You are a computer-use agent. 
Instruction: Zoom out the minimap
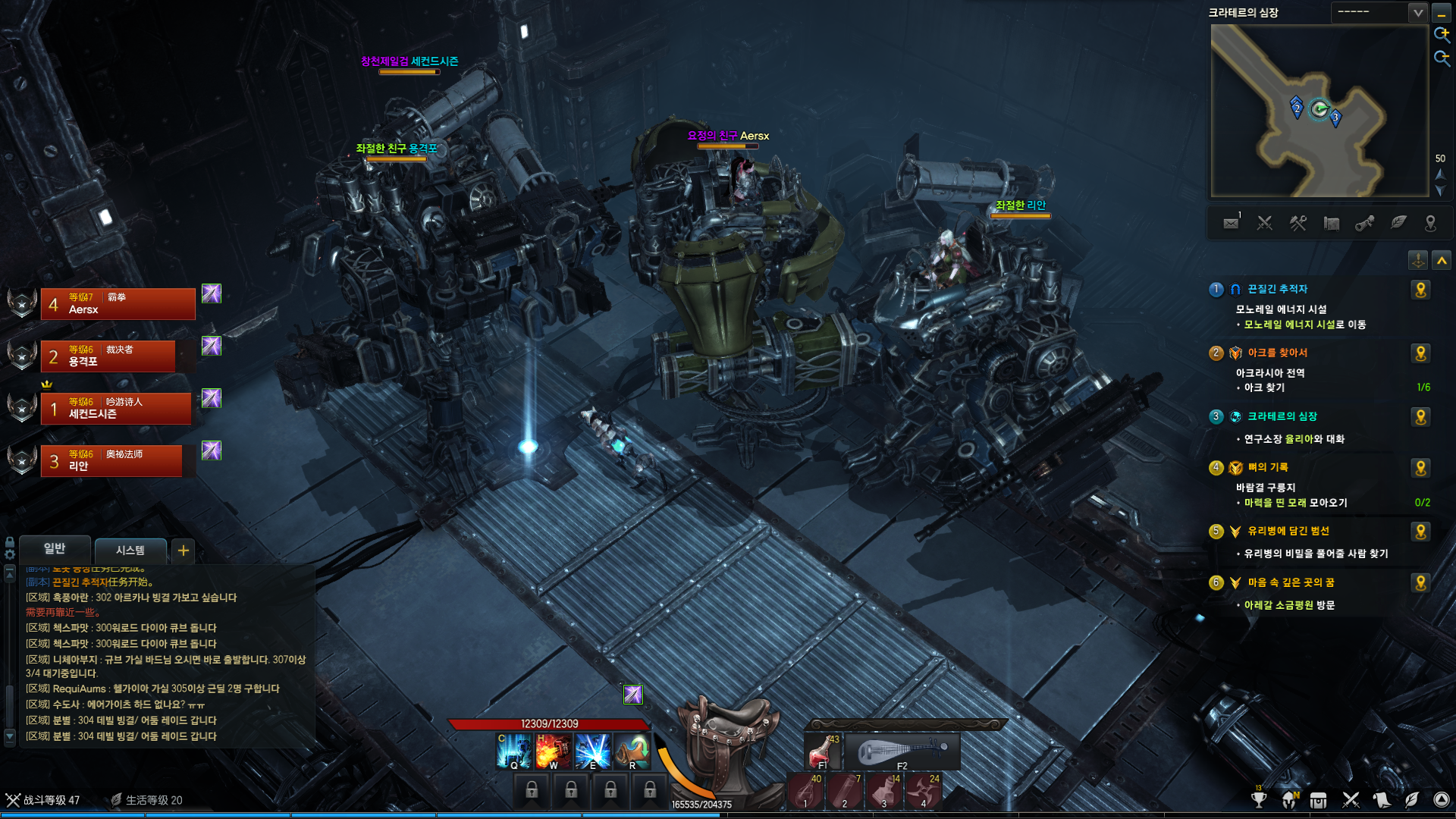[1441, 58]
